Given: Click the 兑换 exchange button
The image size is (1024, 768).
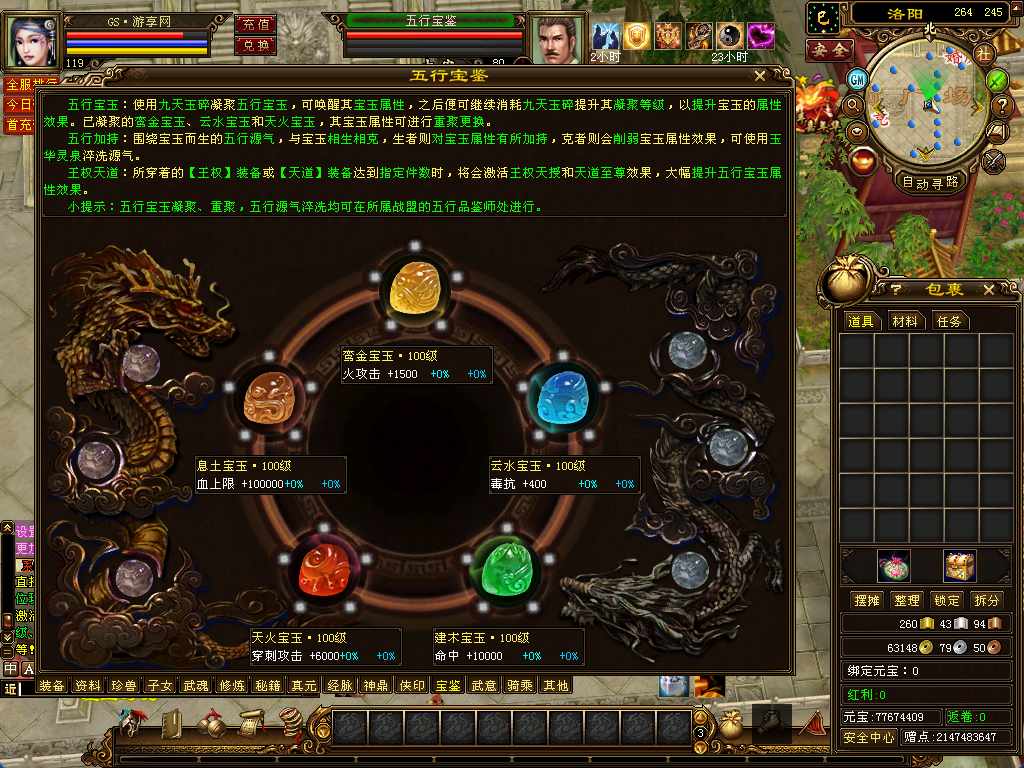Looking at the screenshot, I should 255,45.
